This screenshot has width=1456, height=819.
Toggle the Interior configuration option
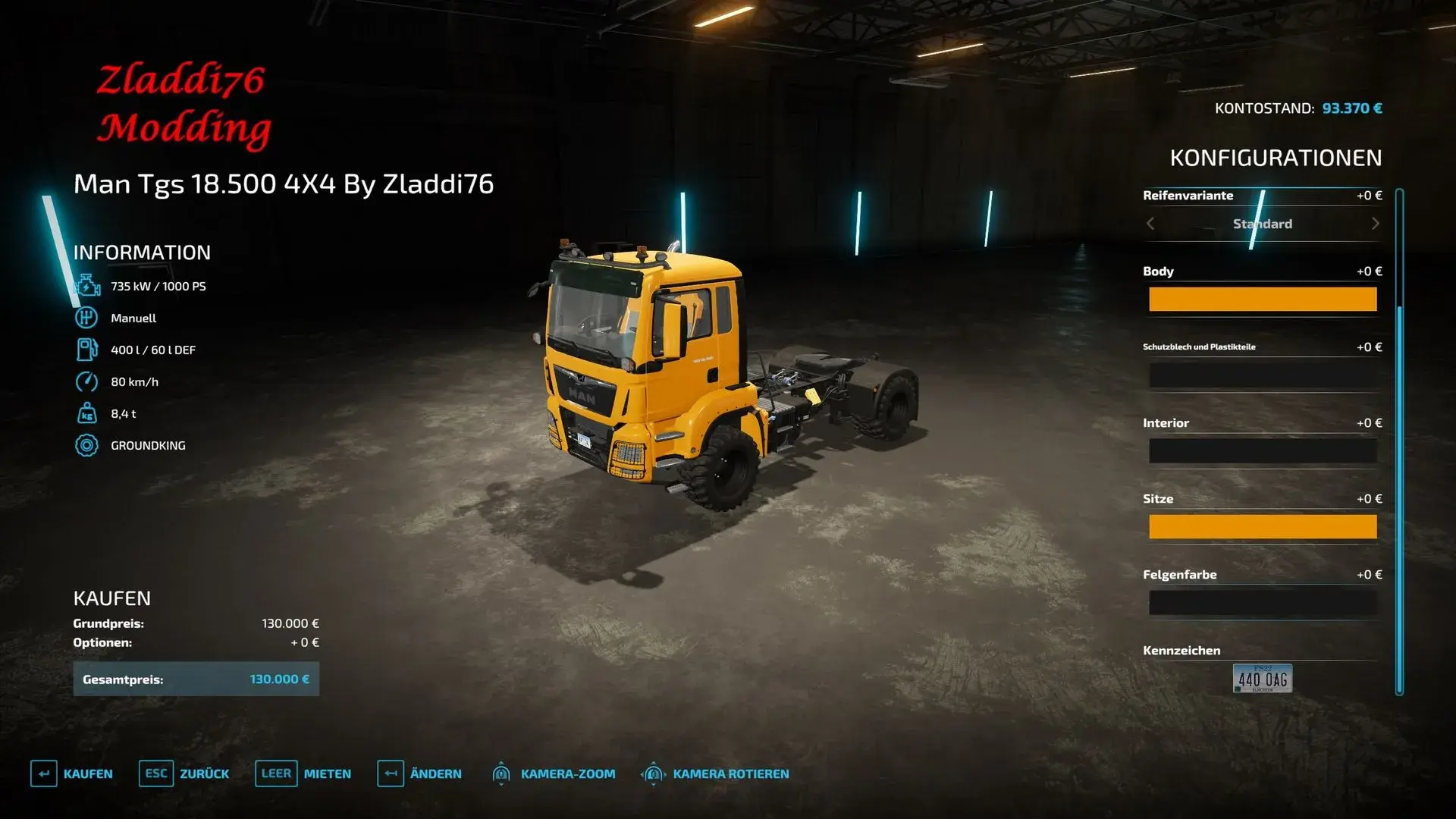(x=1263, y=450)
